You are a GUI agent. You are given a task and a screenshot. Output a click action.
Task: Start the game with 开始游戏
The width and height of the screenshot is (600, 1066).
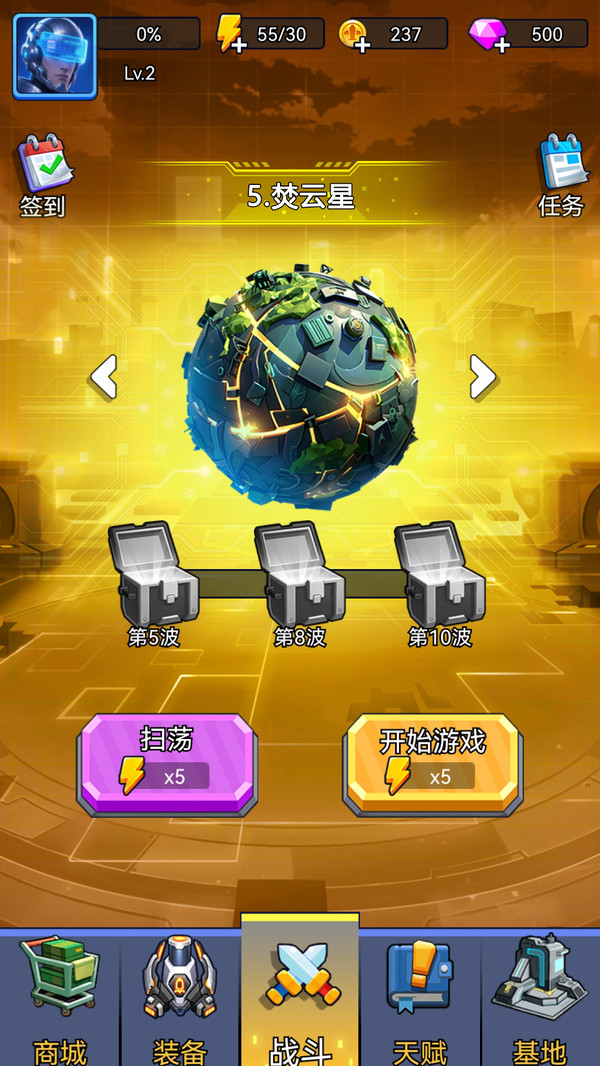pyautogui.click(x=432, y=762)
